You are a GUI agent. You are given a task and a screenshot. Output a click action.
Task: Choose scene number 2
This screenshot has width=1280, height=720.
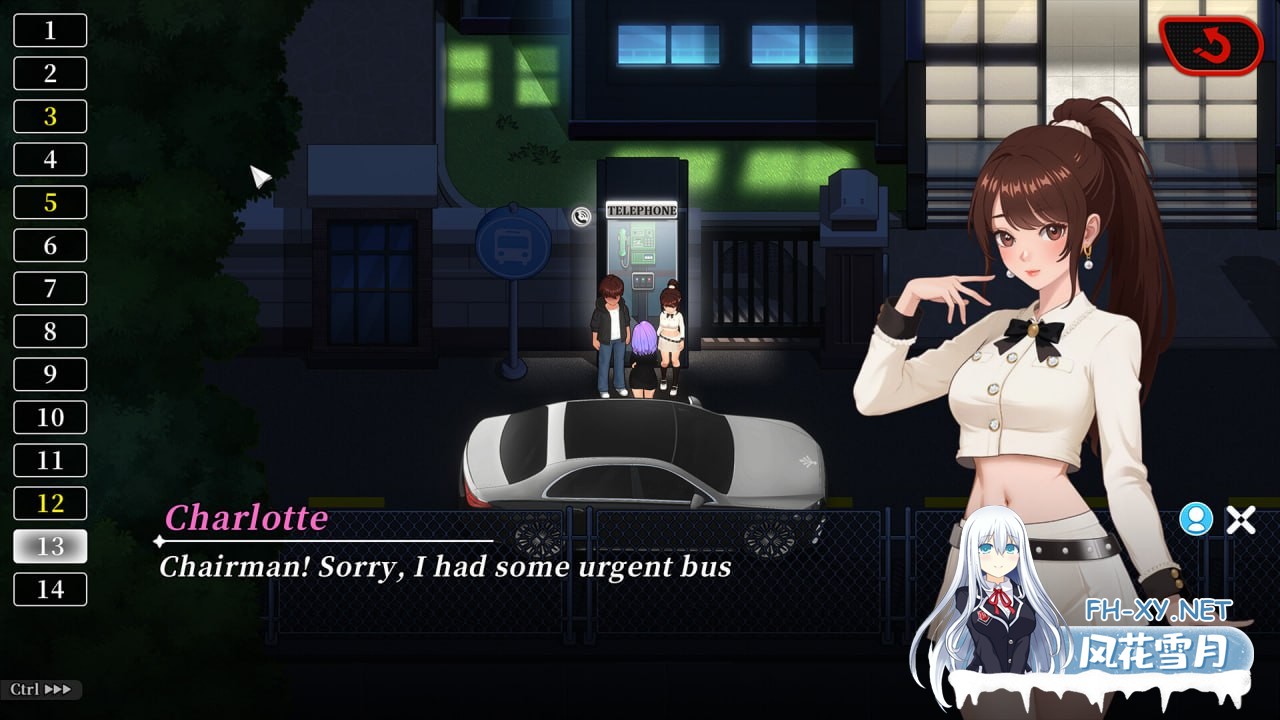click(x=50, y=73)
